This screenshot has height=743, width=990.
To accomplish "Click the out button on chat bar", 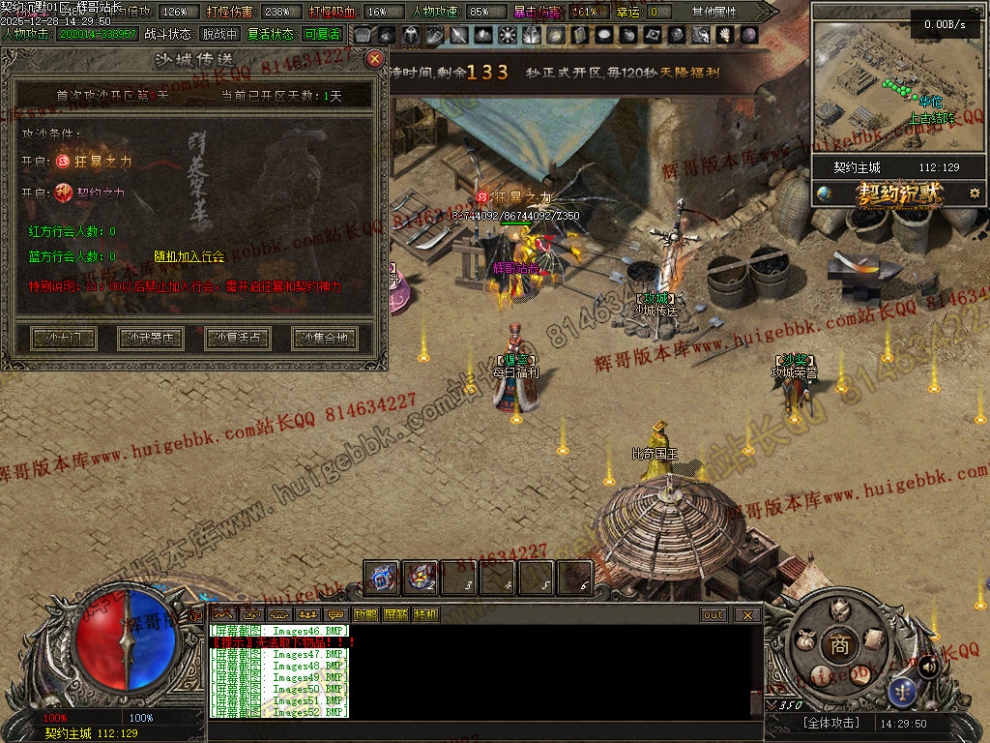I will [x=713, y=615].
